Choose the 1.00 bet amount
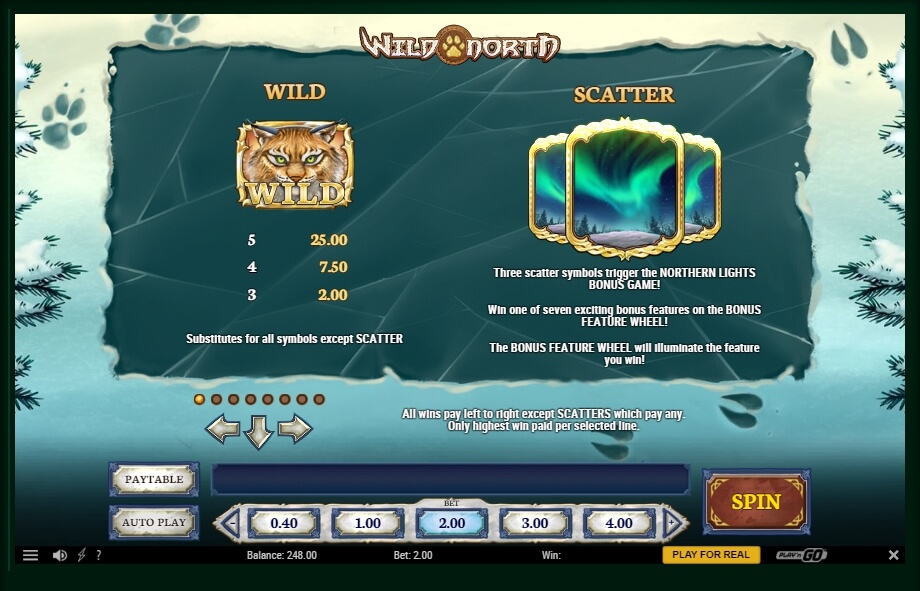 point(368,523)
